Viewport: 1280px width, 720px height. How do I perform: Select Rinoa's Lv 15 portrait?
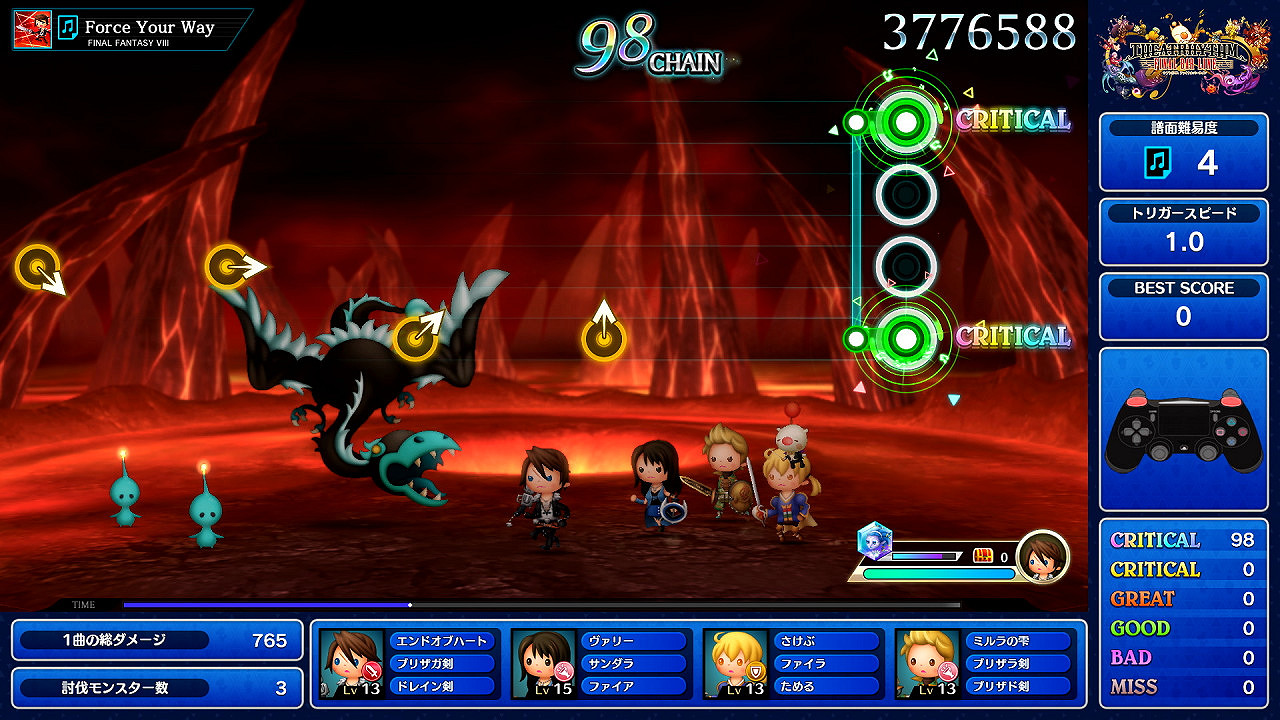coord(544,663)
